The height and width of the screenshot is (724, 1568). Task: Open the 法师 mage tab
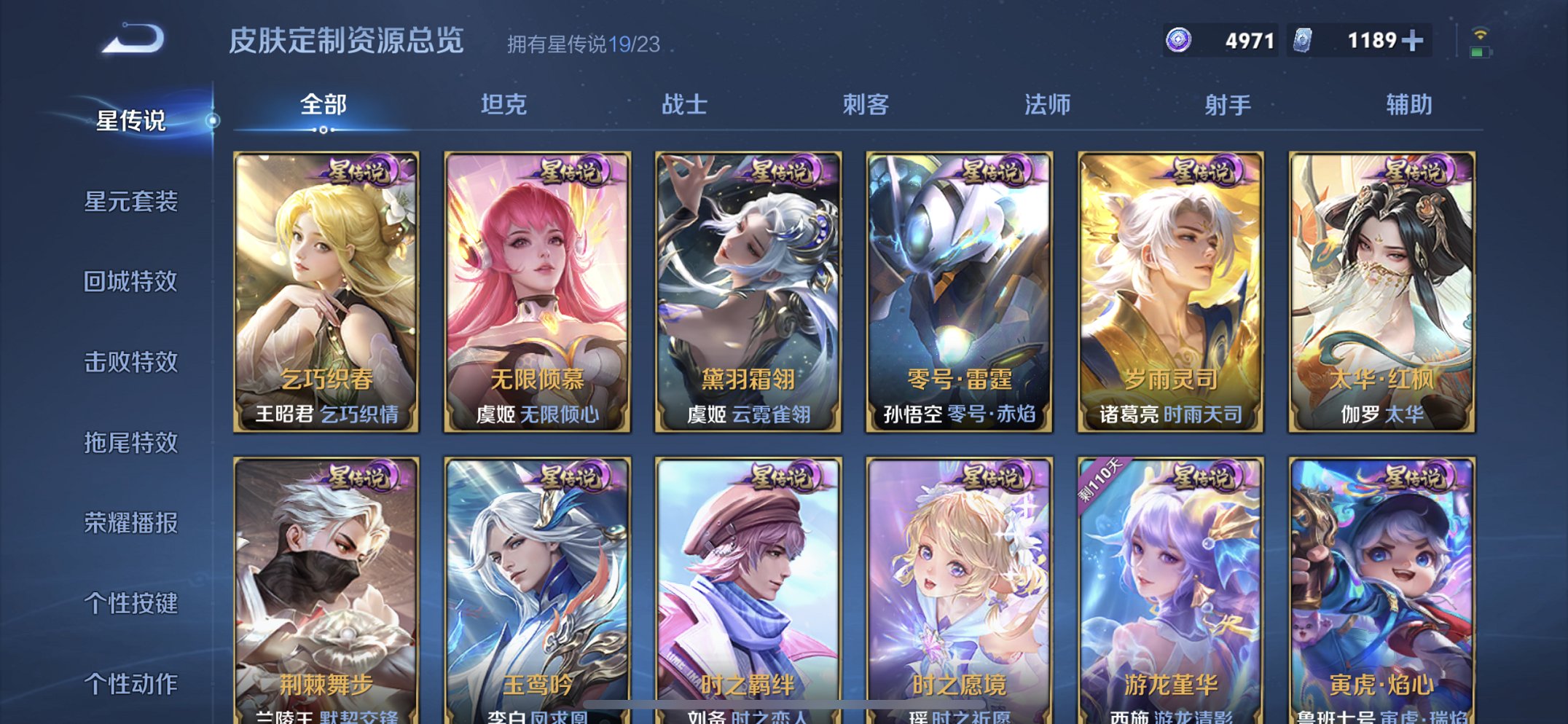click(x=1045, y=105)
